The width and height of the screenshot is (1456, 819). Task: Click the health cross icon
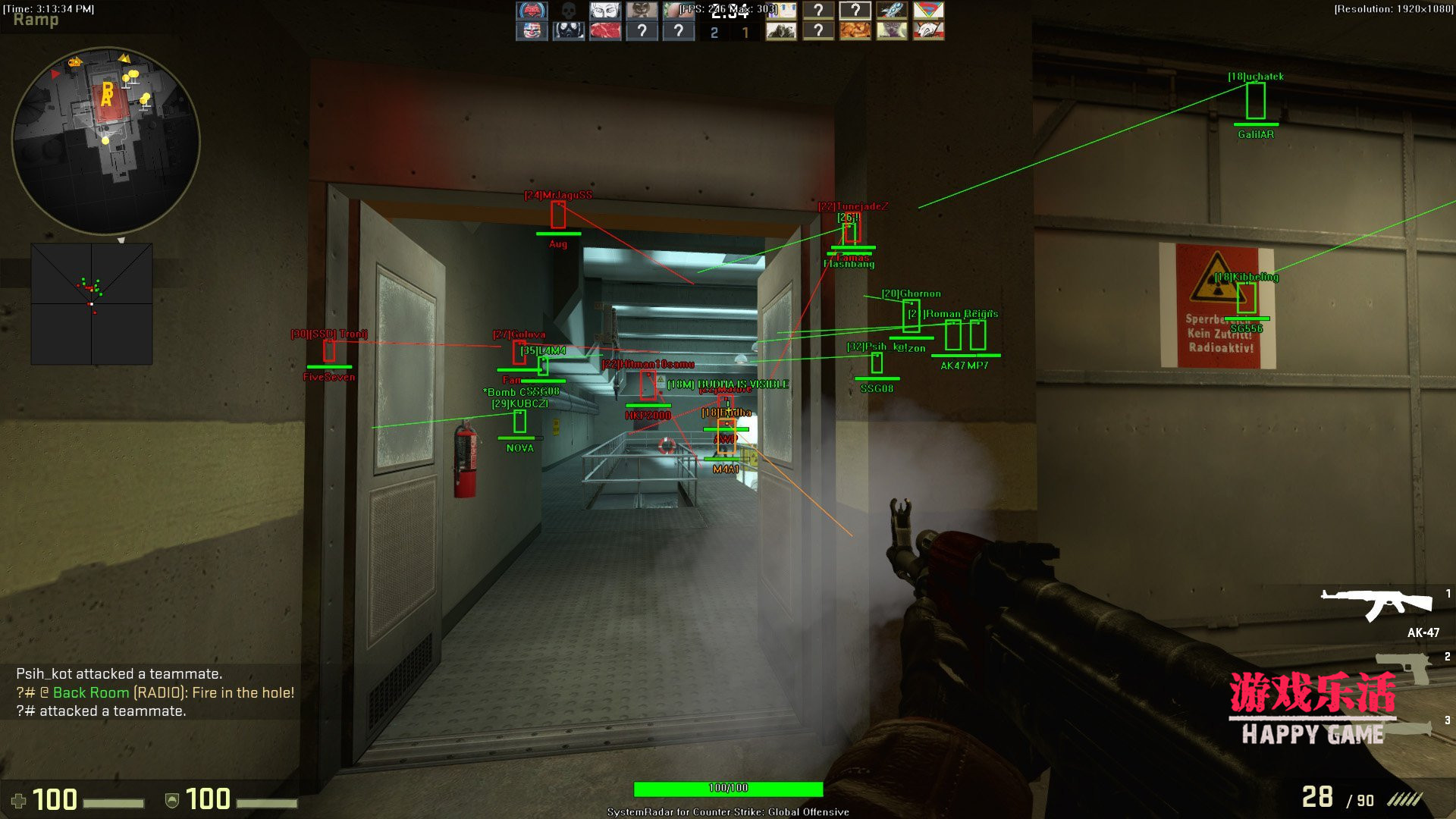click(x=20, y=800)
